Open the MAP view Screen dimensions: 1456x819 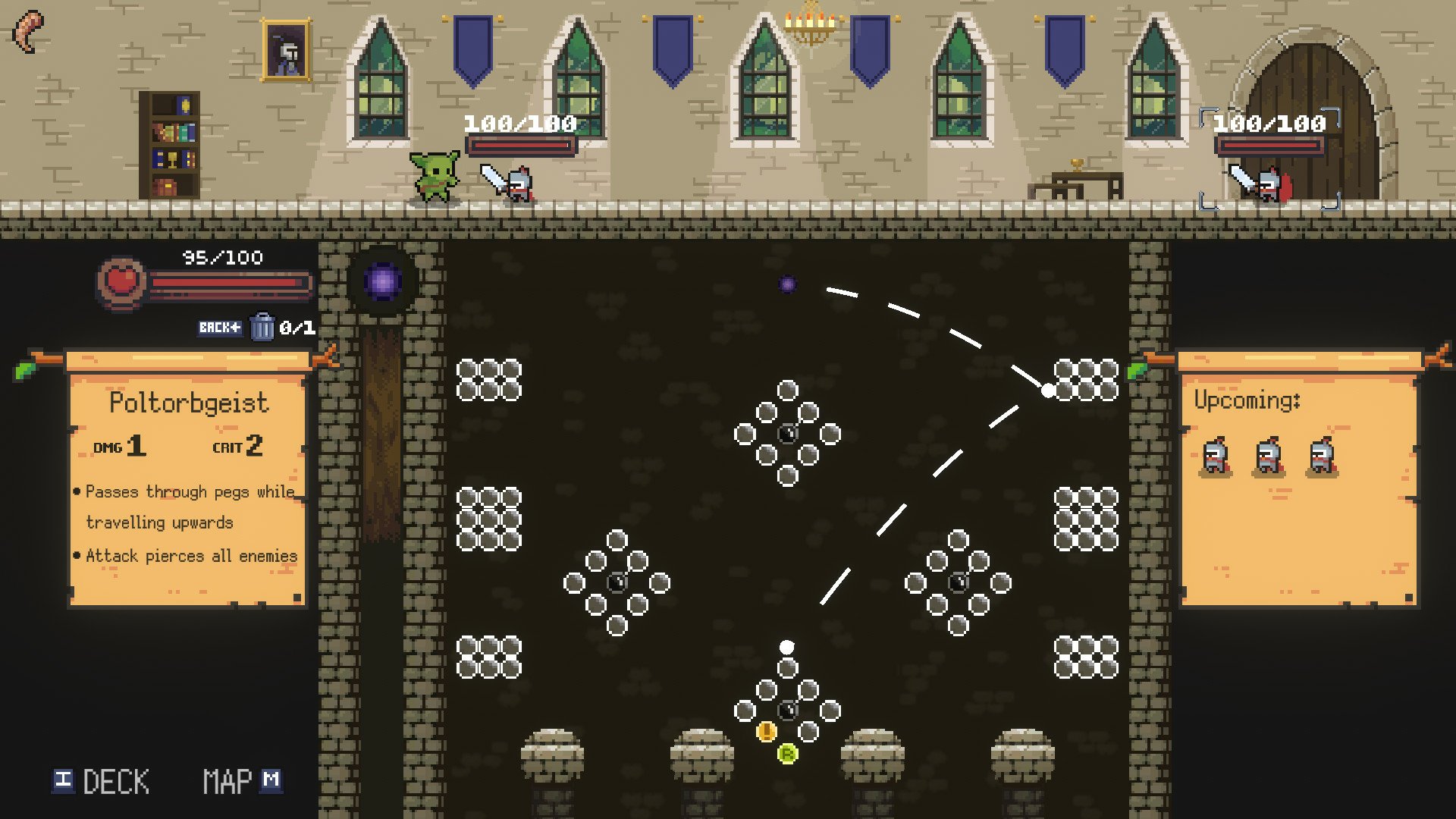(227, 780)
